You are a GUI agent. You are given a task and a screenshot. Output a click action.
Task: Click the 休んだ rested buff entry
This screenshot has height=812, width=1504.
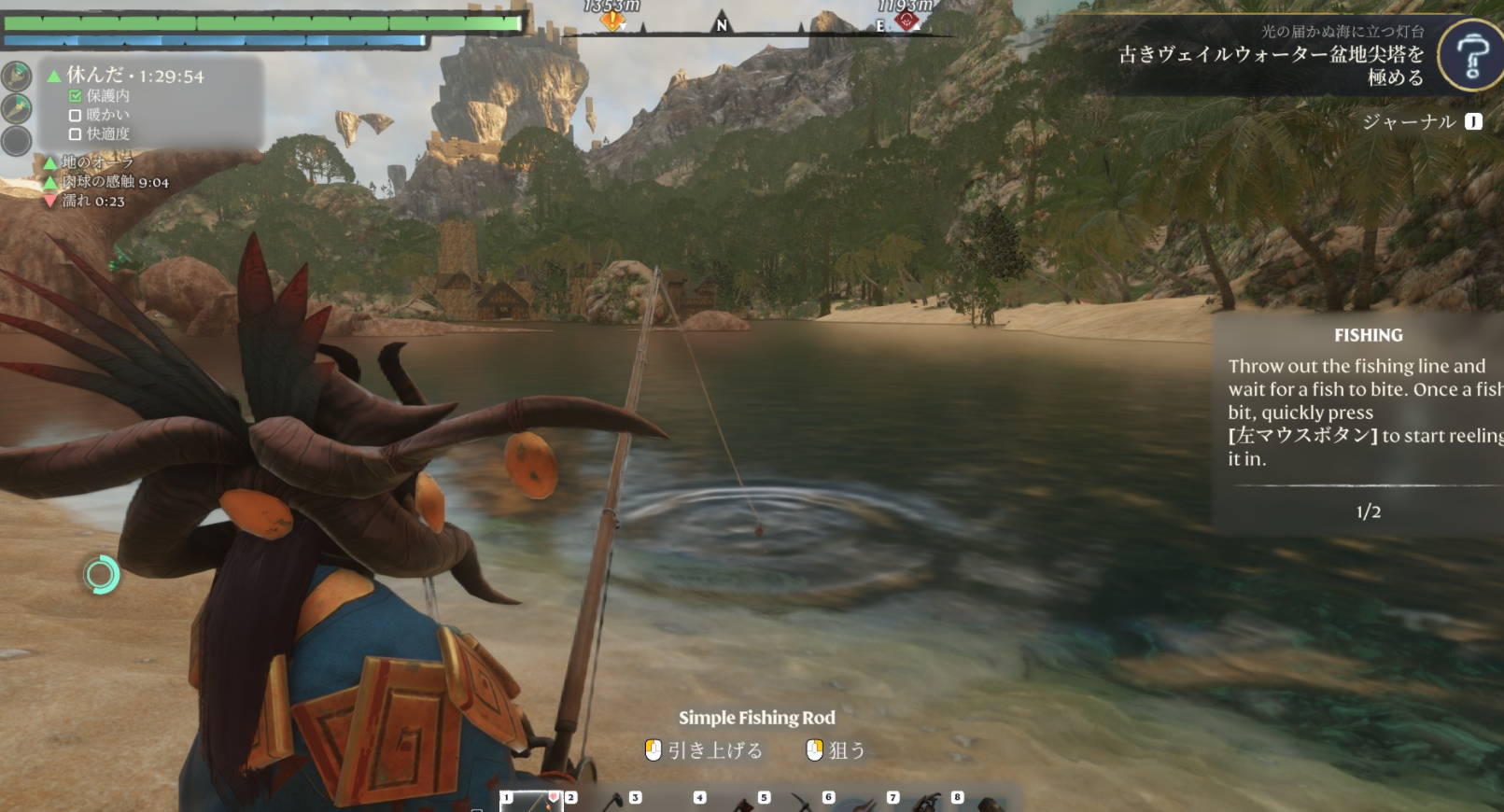click(134, 76)
